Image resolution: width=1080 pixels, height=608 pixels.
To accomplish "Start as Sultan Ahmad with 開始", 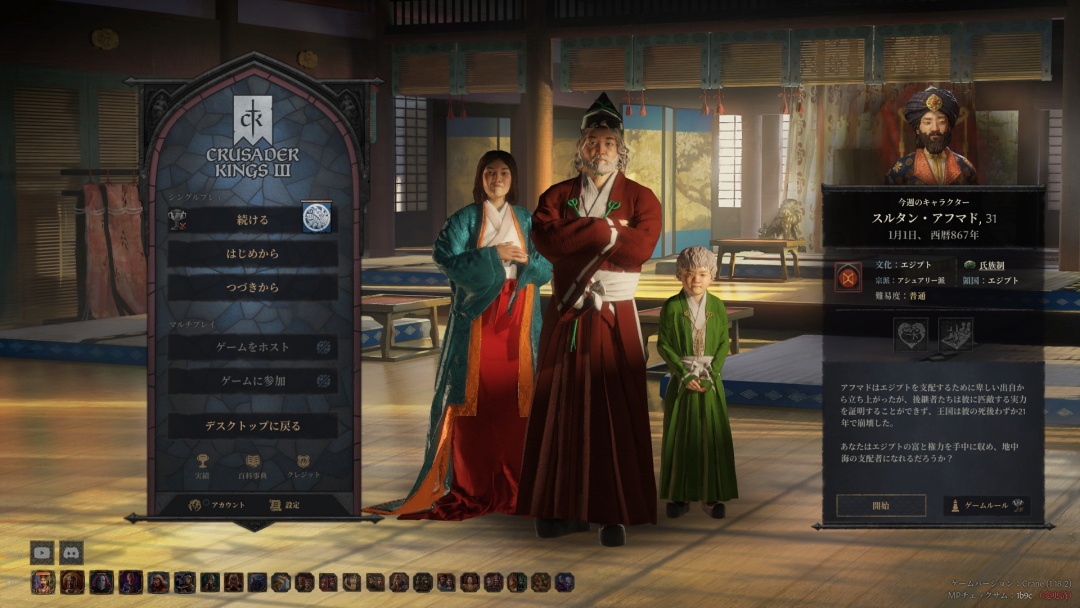I will pos(881,506).
